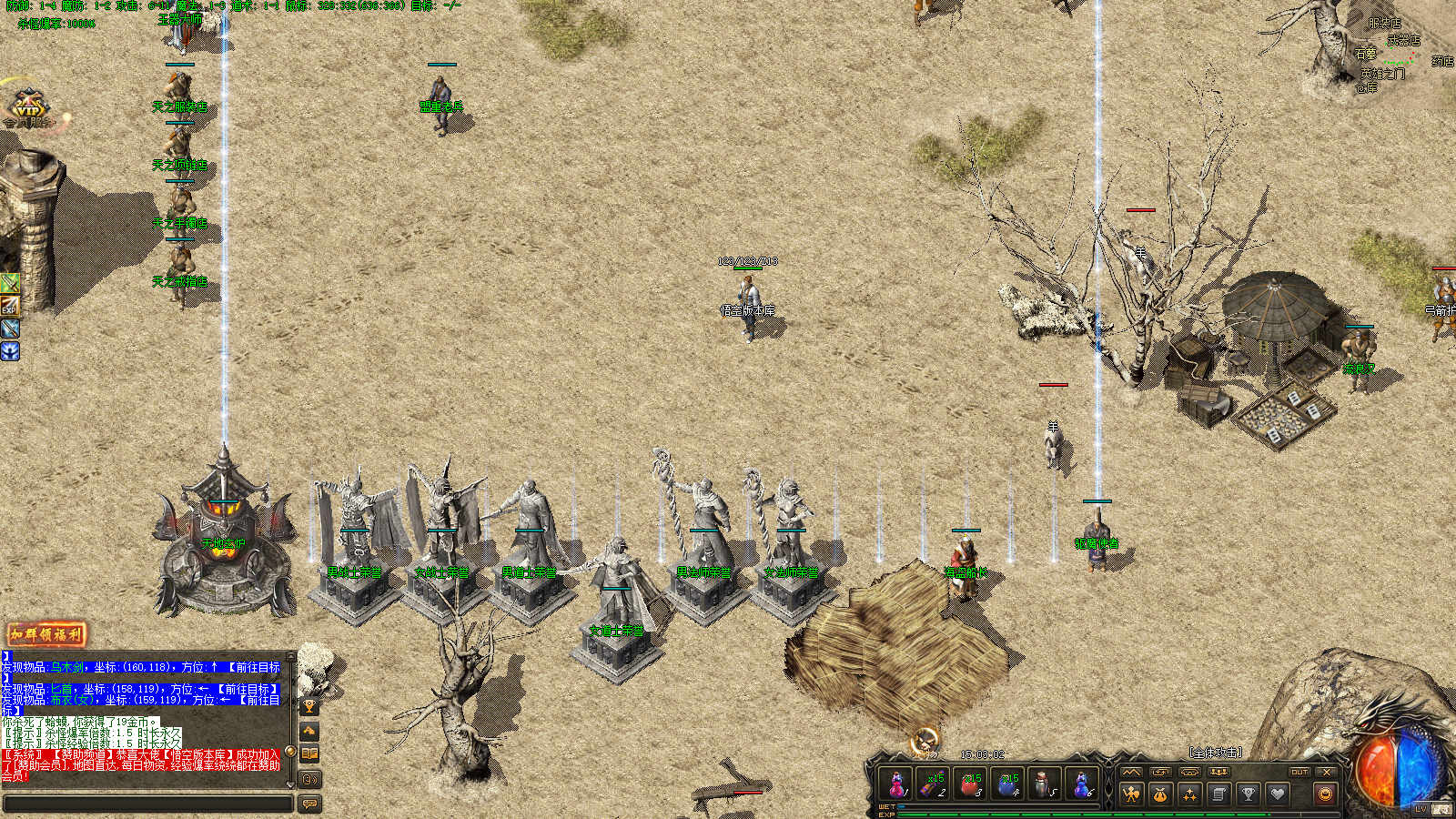Open the bag inventory icon
This screenshot has width=1456, height=819.
(1160, 794)
